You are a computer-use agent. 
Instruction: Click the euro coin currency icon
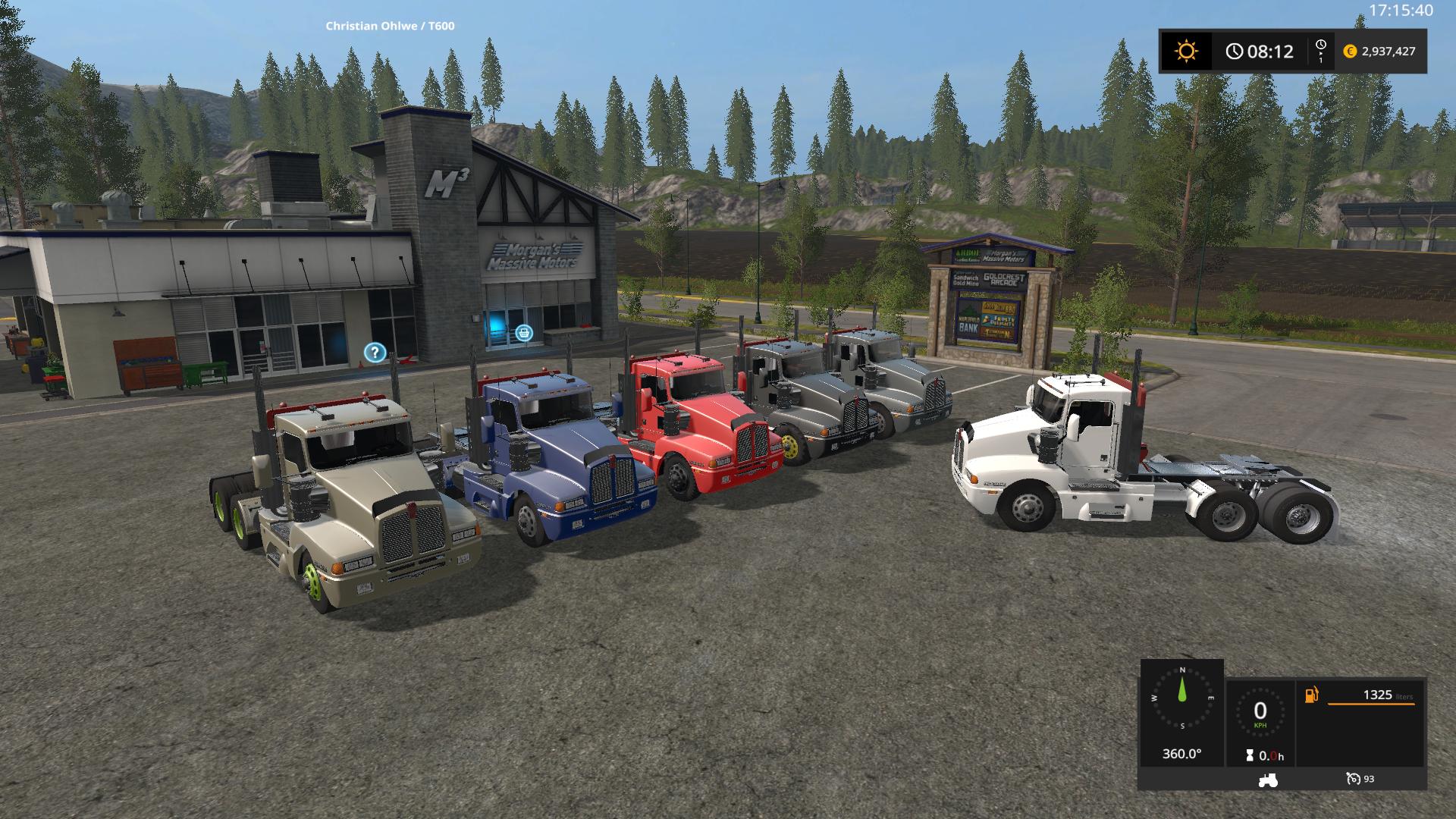[1351, 52]
